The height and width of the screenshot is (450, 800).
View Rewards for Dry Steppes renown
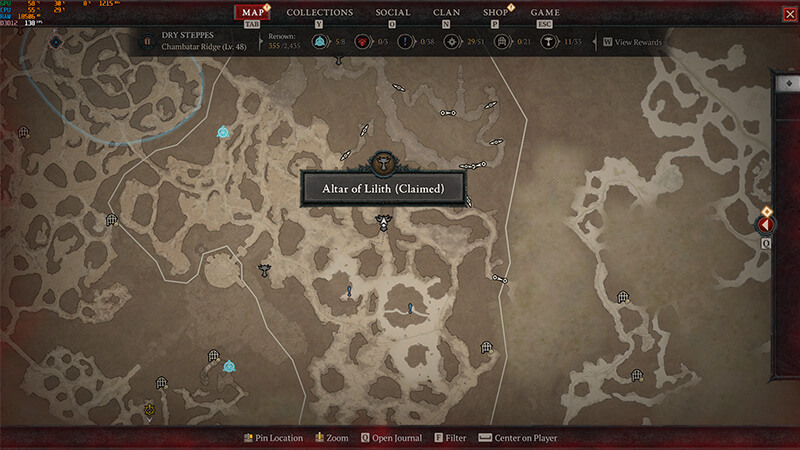632,42
